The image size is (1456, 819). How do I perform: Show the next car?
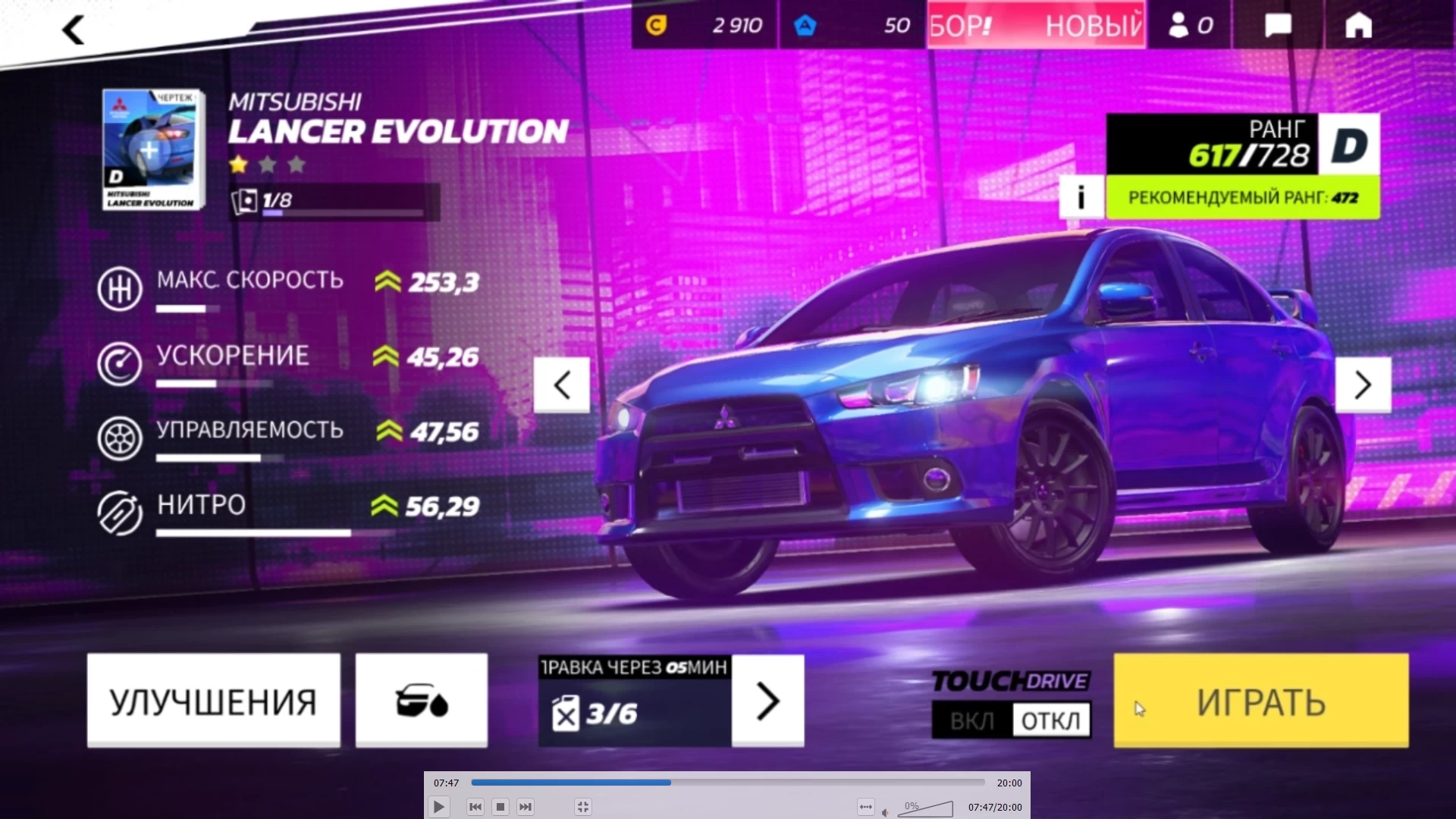(1363, 385)
